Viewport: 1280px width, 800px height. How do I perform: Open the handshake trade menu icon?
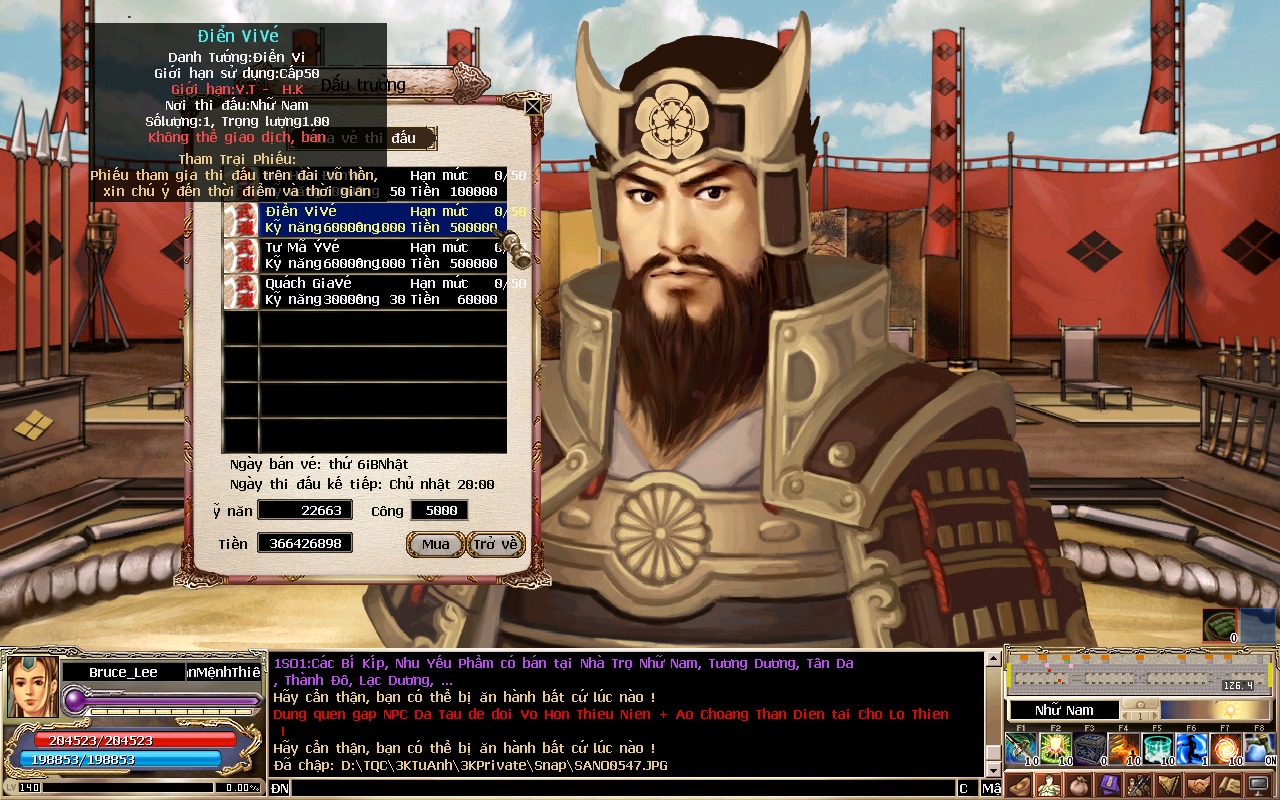1198,786
